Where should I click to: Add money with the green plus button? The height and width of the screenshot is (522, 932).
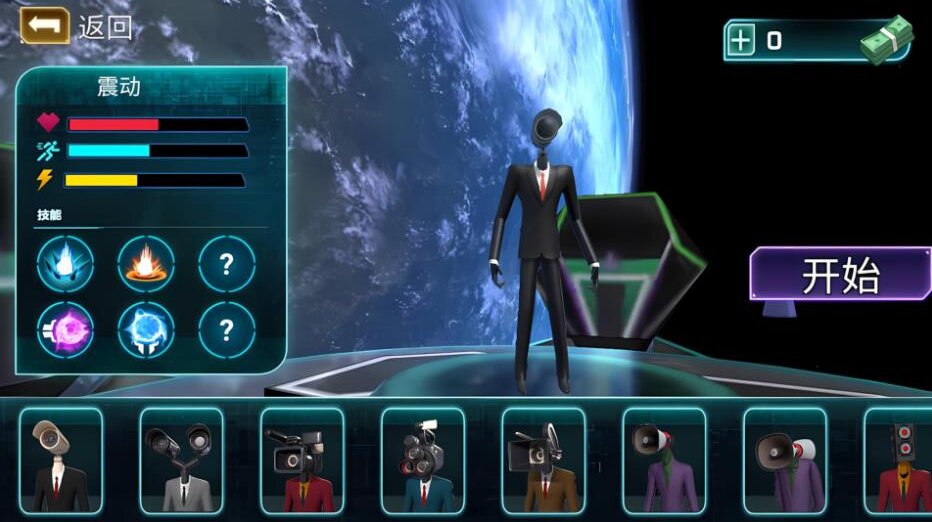[x=741, y=41]
